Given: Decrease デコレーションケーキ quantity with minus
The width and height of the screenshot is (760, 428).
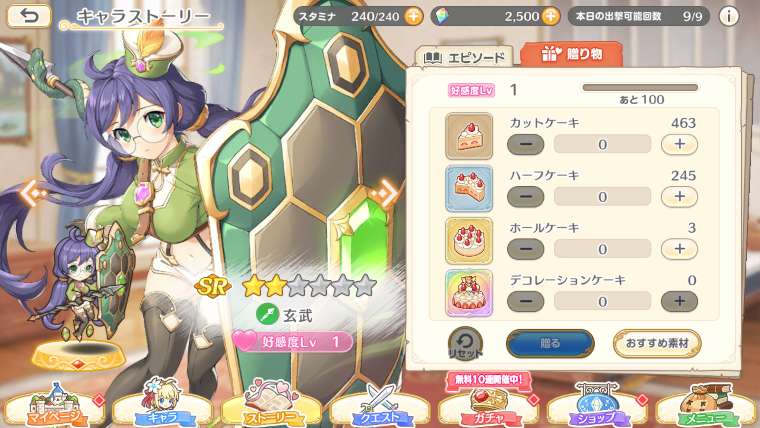Looking at the screenshot, I should tap(526, 301).
